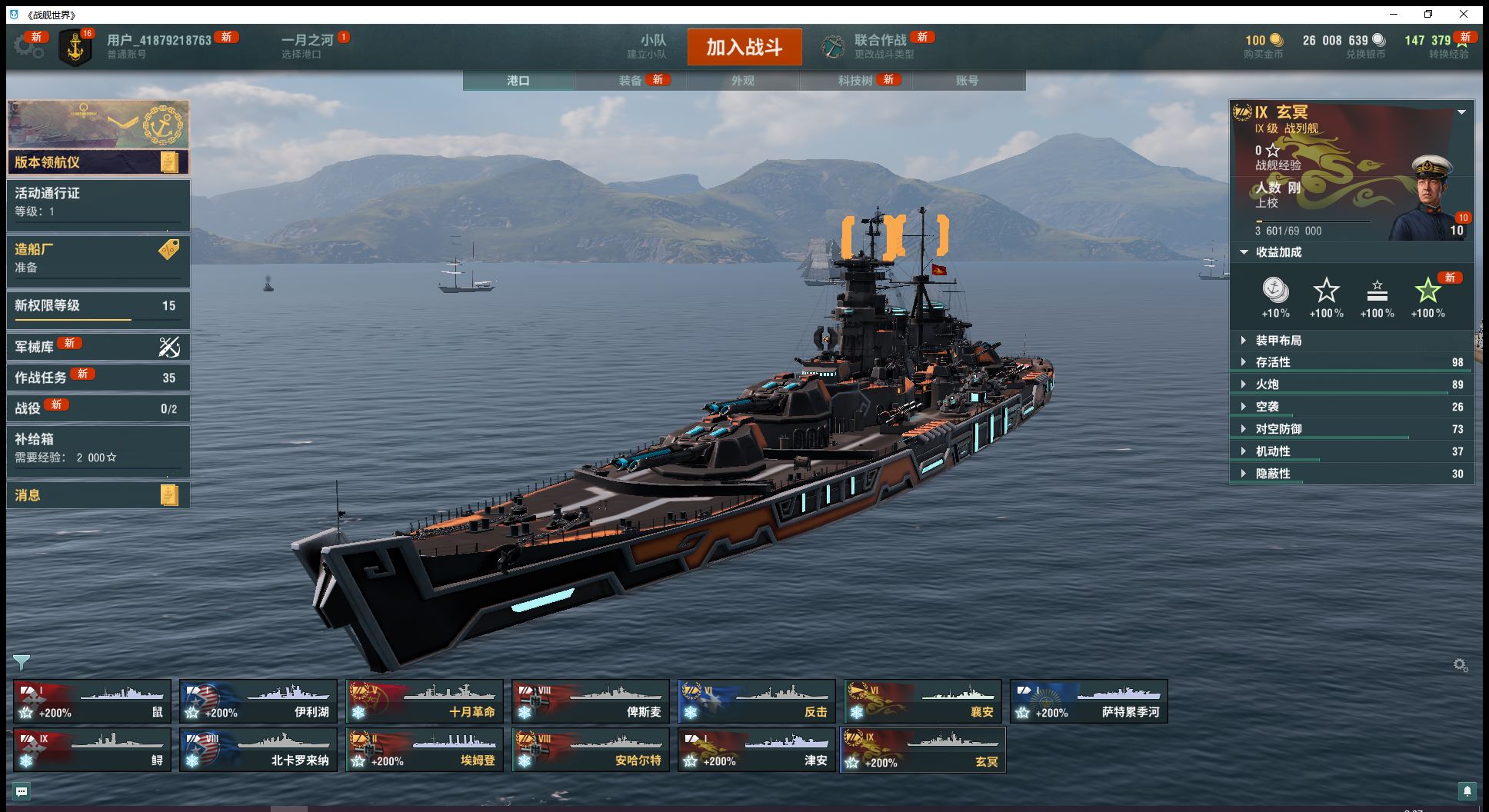Select the 十月革命 ship card
The height and width of the screenshot is (812, 1489).
pyautogui.click(x=425, y=701)
